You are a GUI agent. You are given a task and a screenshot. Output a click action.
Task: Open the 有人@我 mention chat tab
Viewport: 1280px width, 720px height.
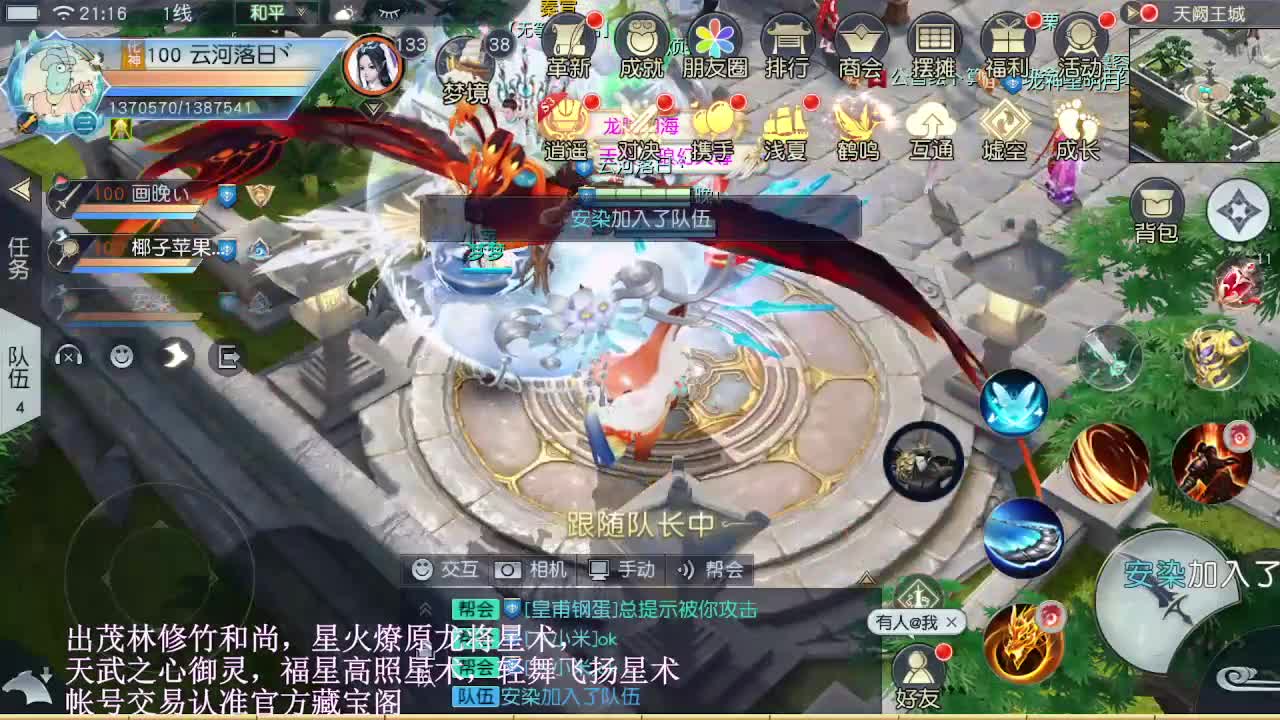click(905, 623)
